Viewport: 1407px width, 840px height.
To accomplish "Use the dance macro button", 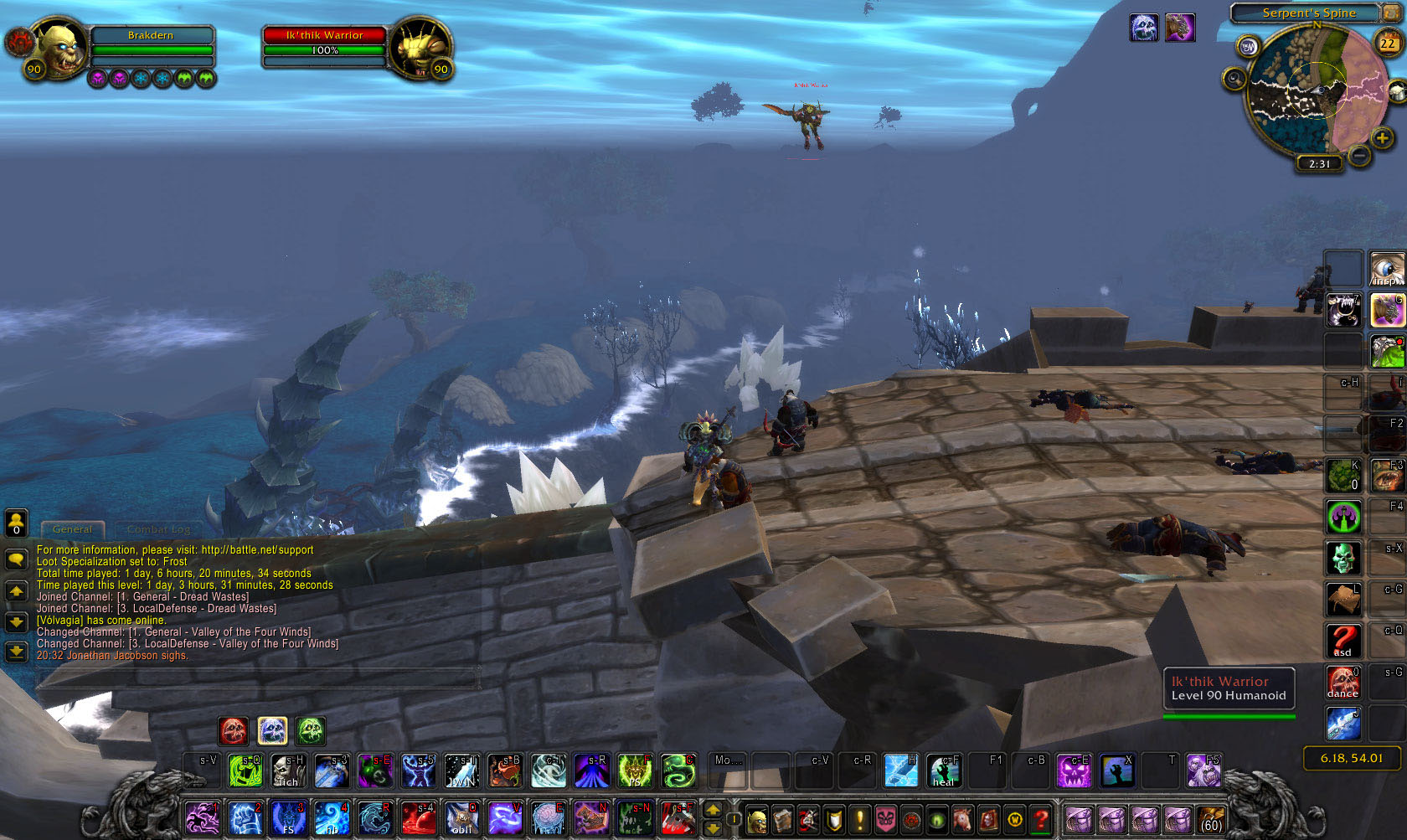I will tap(1343, 682).
